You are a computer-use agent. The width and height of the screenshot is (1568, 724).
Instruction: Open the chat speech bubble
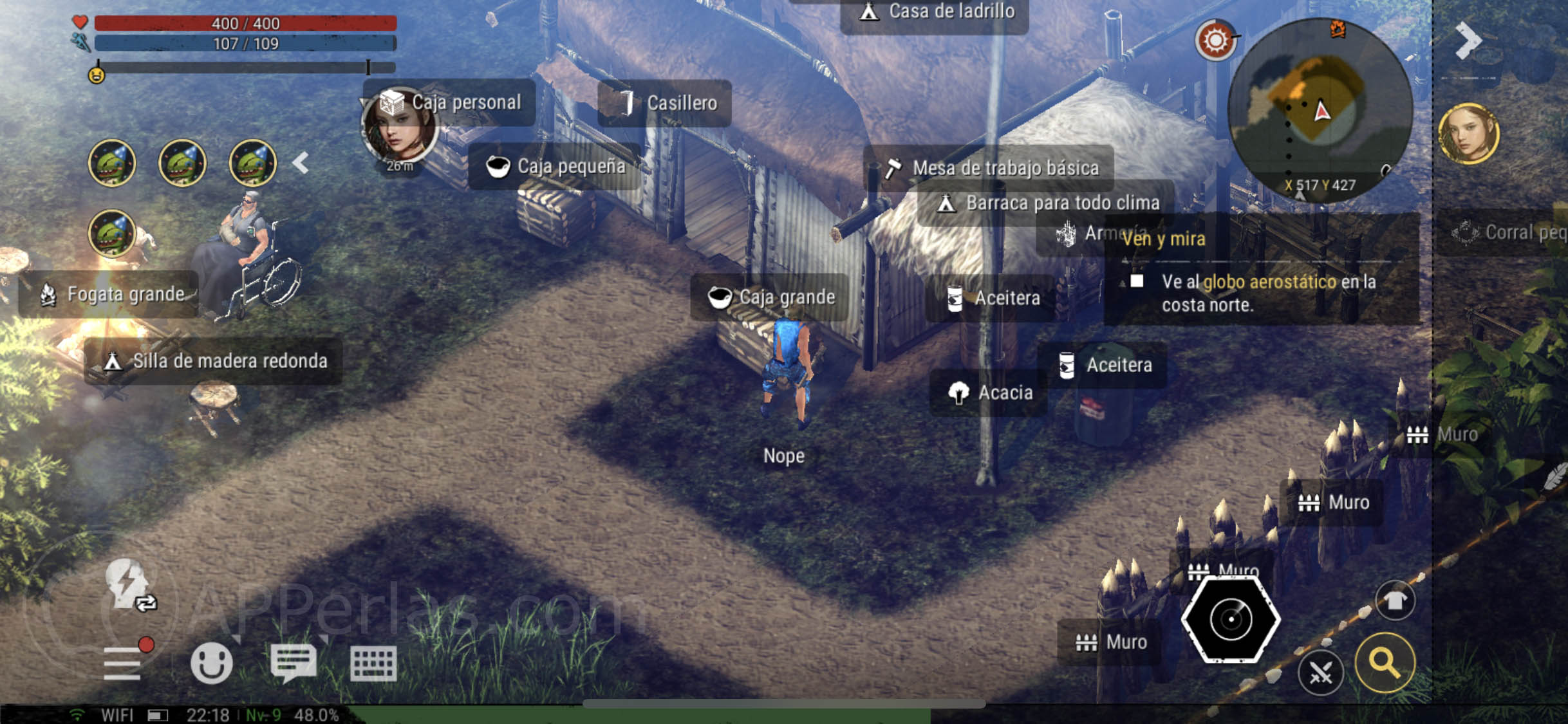click(x=294, y=663)
